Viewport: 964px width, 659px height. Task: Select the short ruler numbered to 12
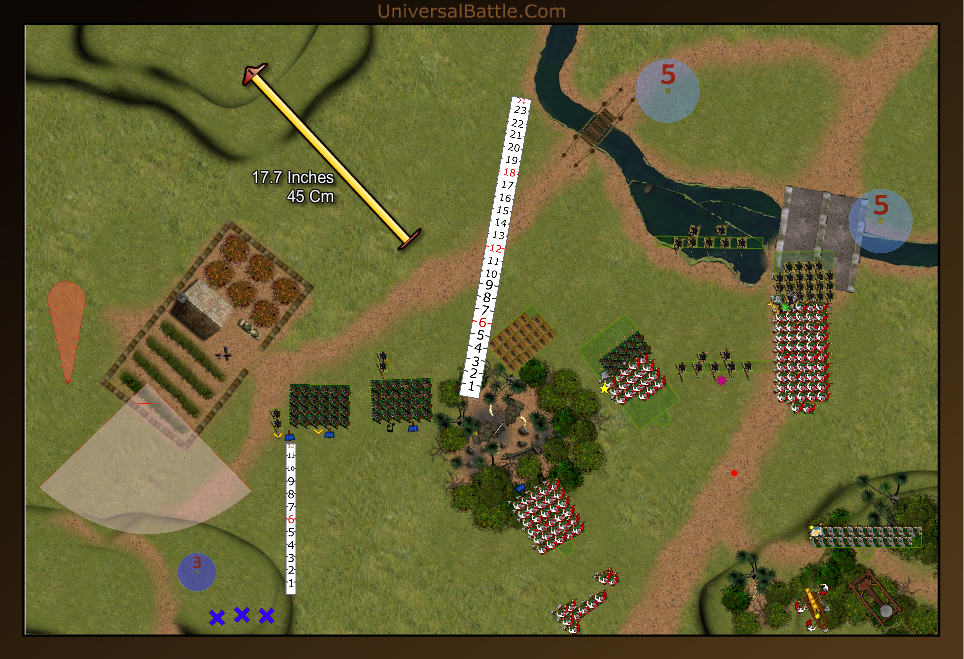click(291, 517)
